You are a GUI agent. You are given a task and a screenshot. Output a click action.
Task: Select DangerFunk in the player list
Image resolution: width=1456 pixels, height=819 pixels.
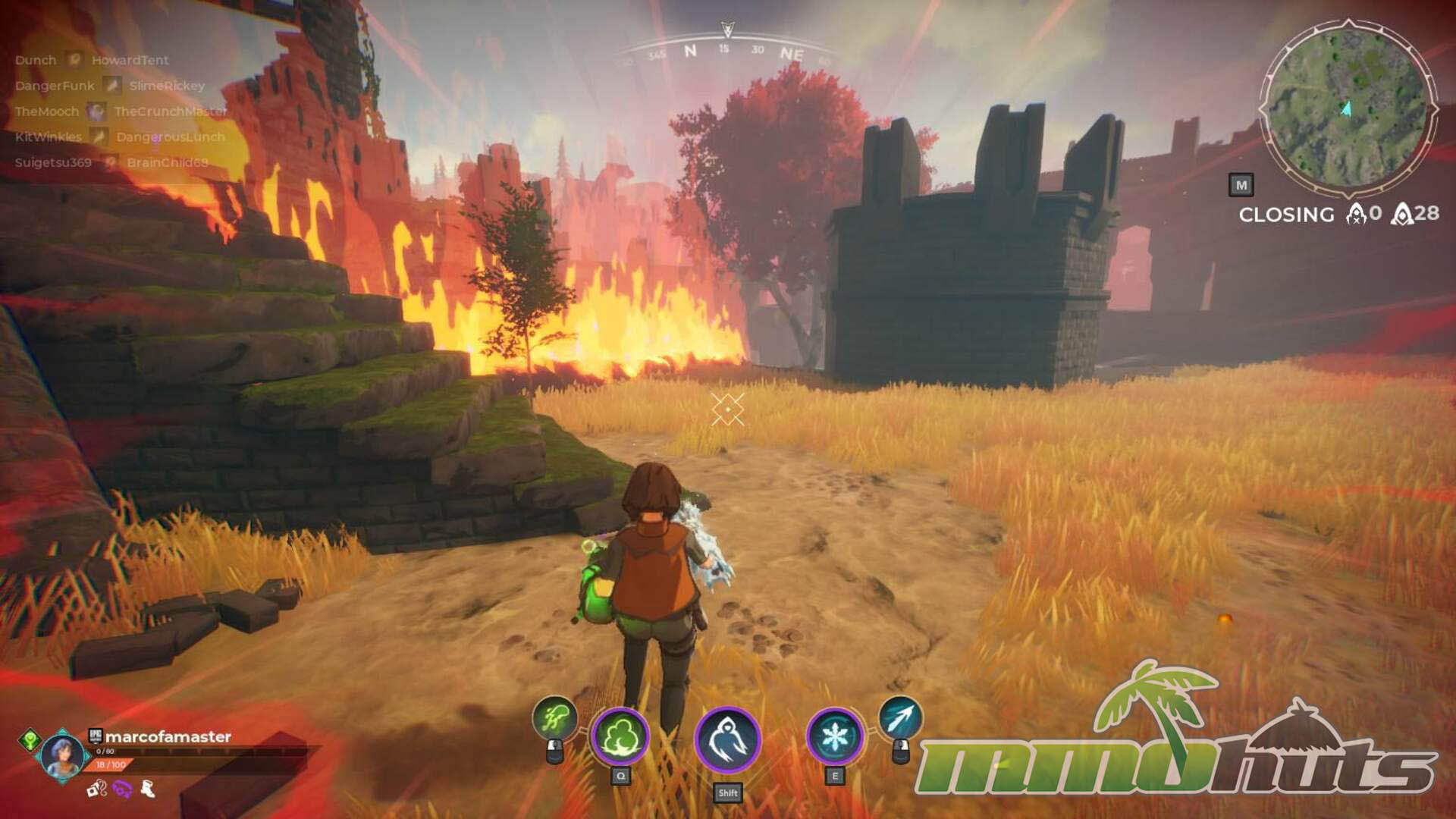55,86
